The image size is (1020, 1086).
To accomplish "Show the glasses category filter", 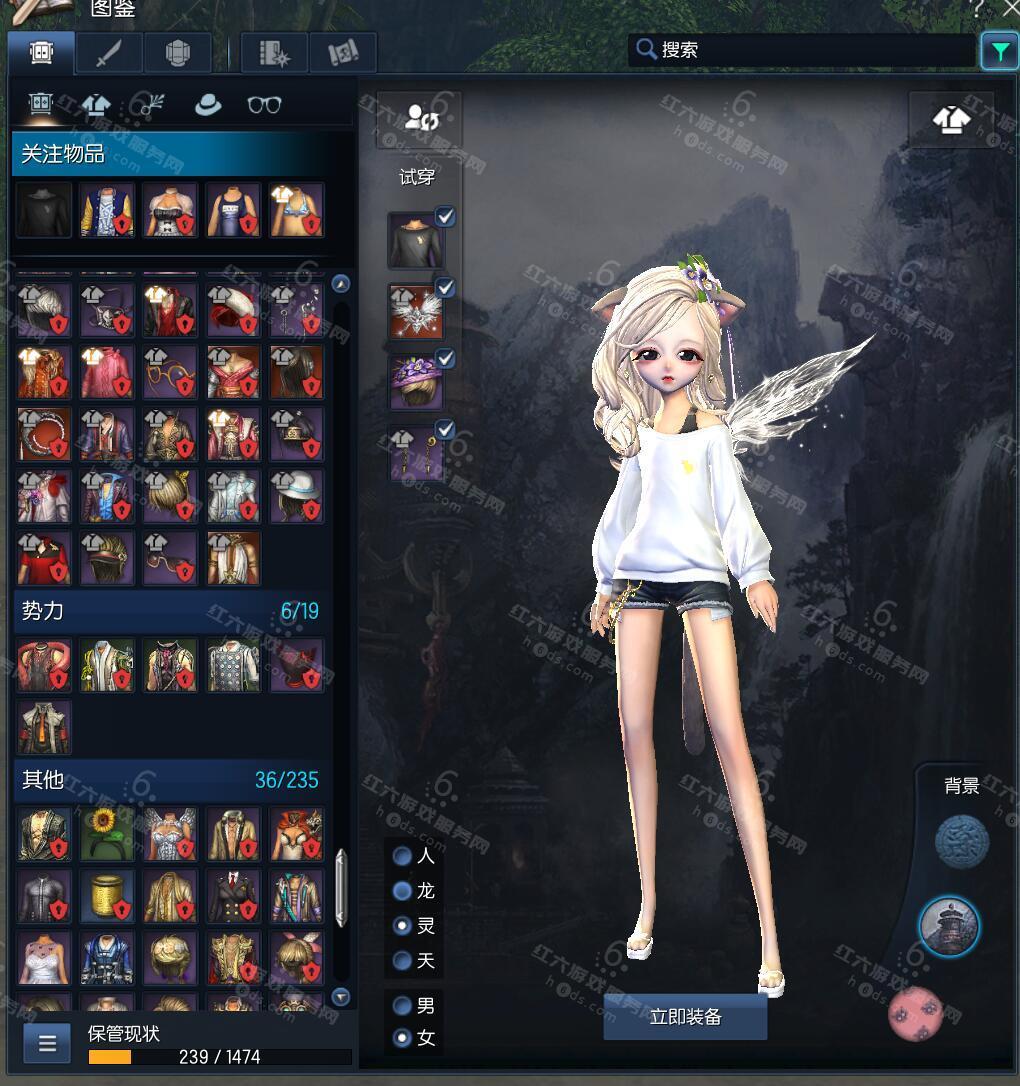I will 264,104.
